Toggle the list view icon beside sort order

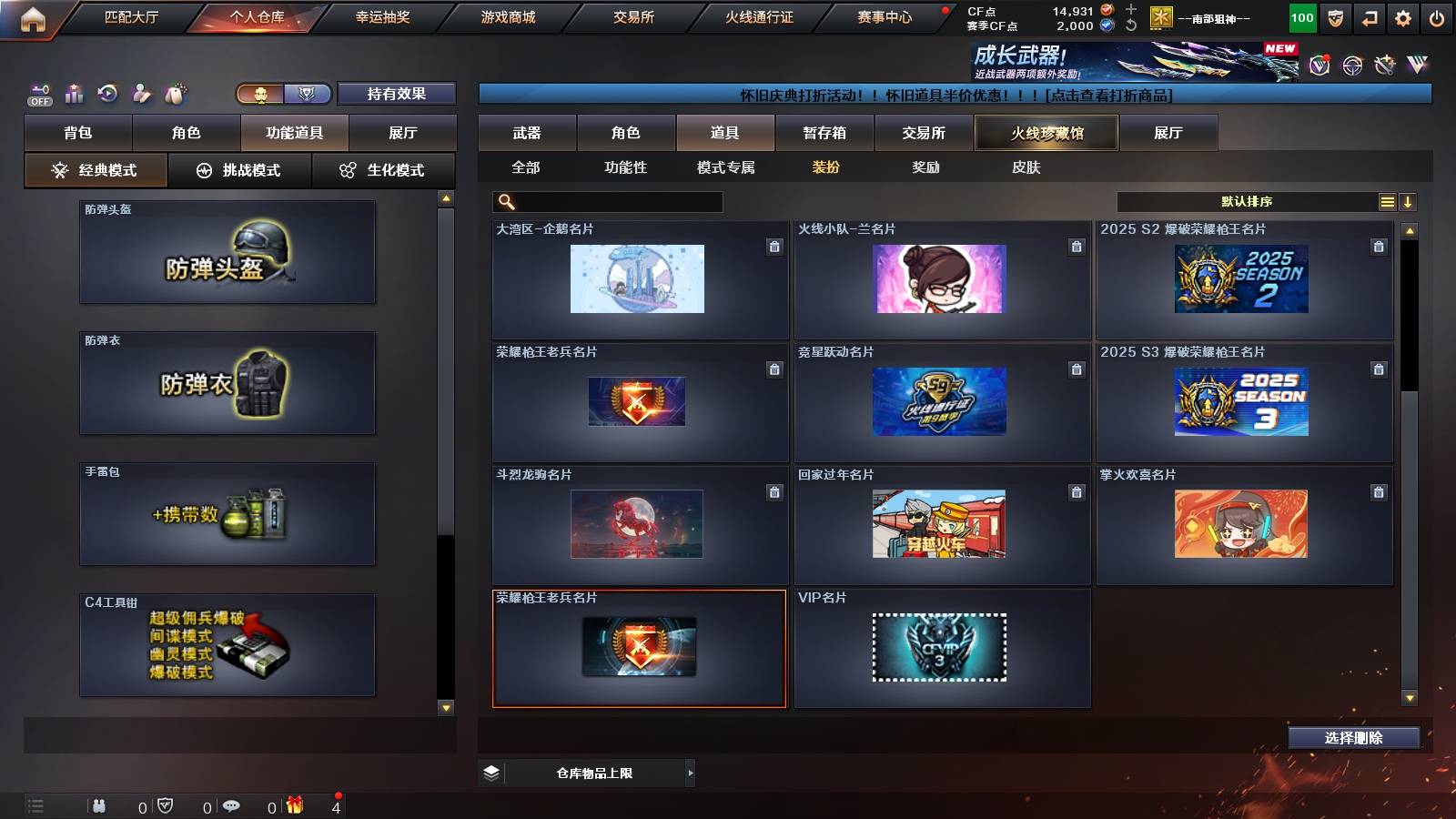click(x=1385, y=201)
